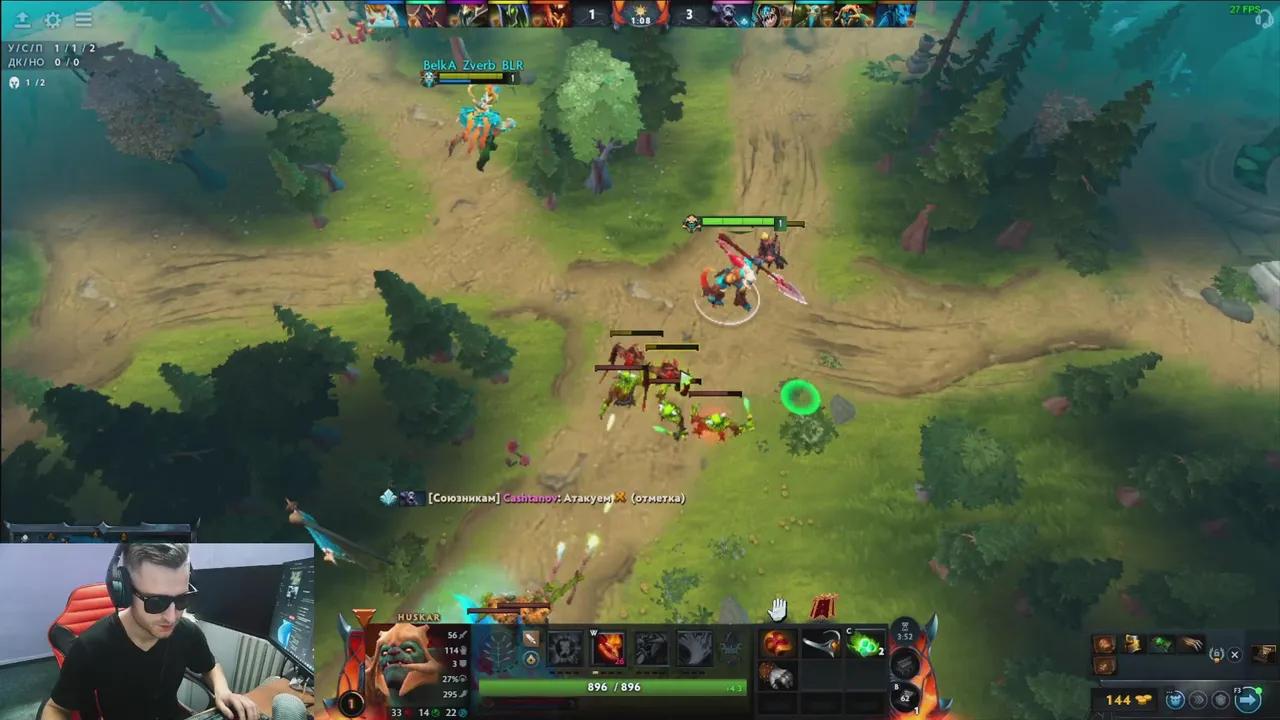Click the upload/share icon top-left
This screenshot has width=1280, height=720.
[x=21, y=20]
